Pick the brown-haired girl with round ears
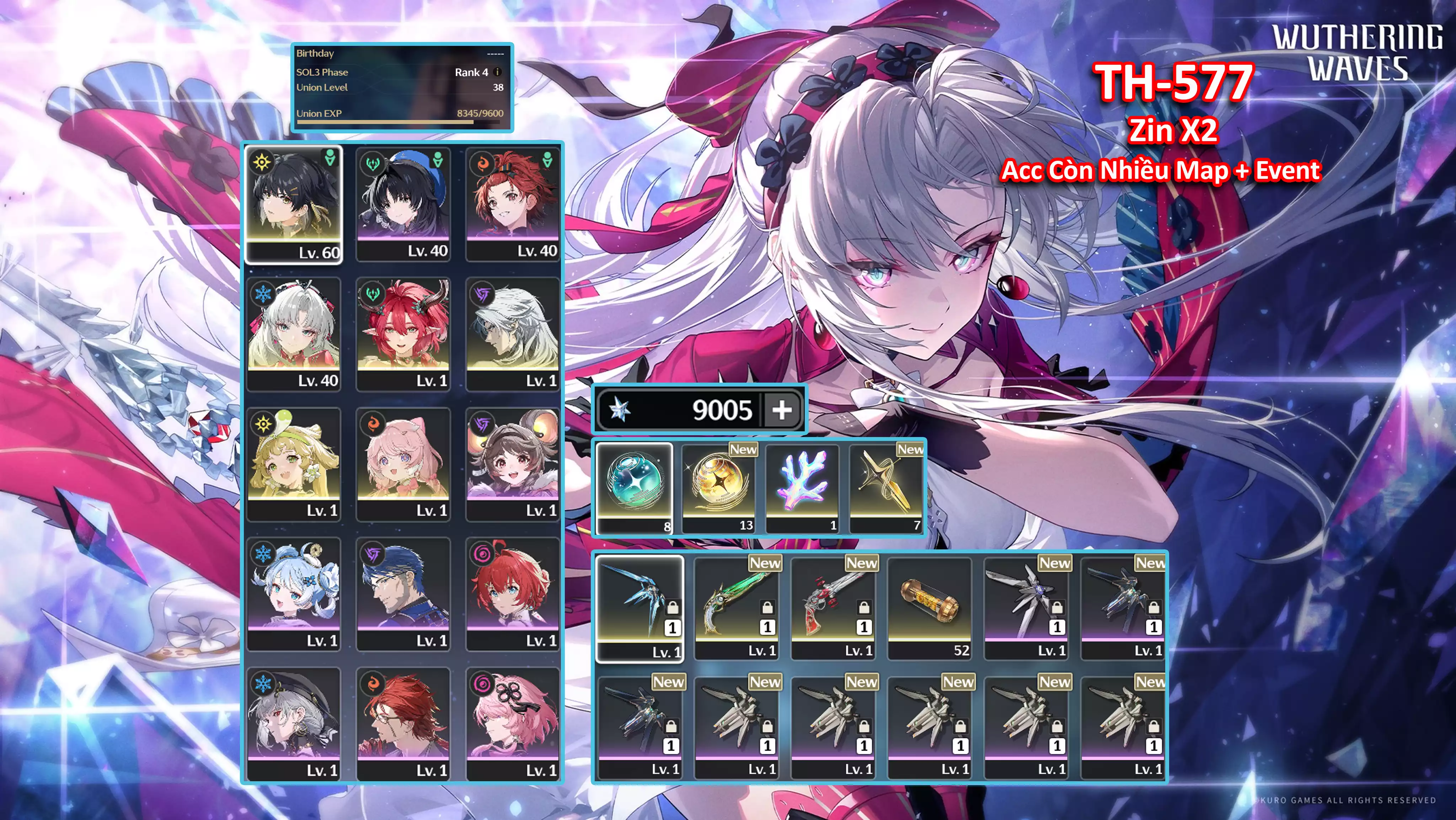This screenshot has height=820, width=1456. click(x=513, y=464)
